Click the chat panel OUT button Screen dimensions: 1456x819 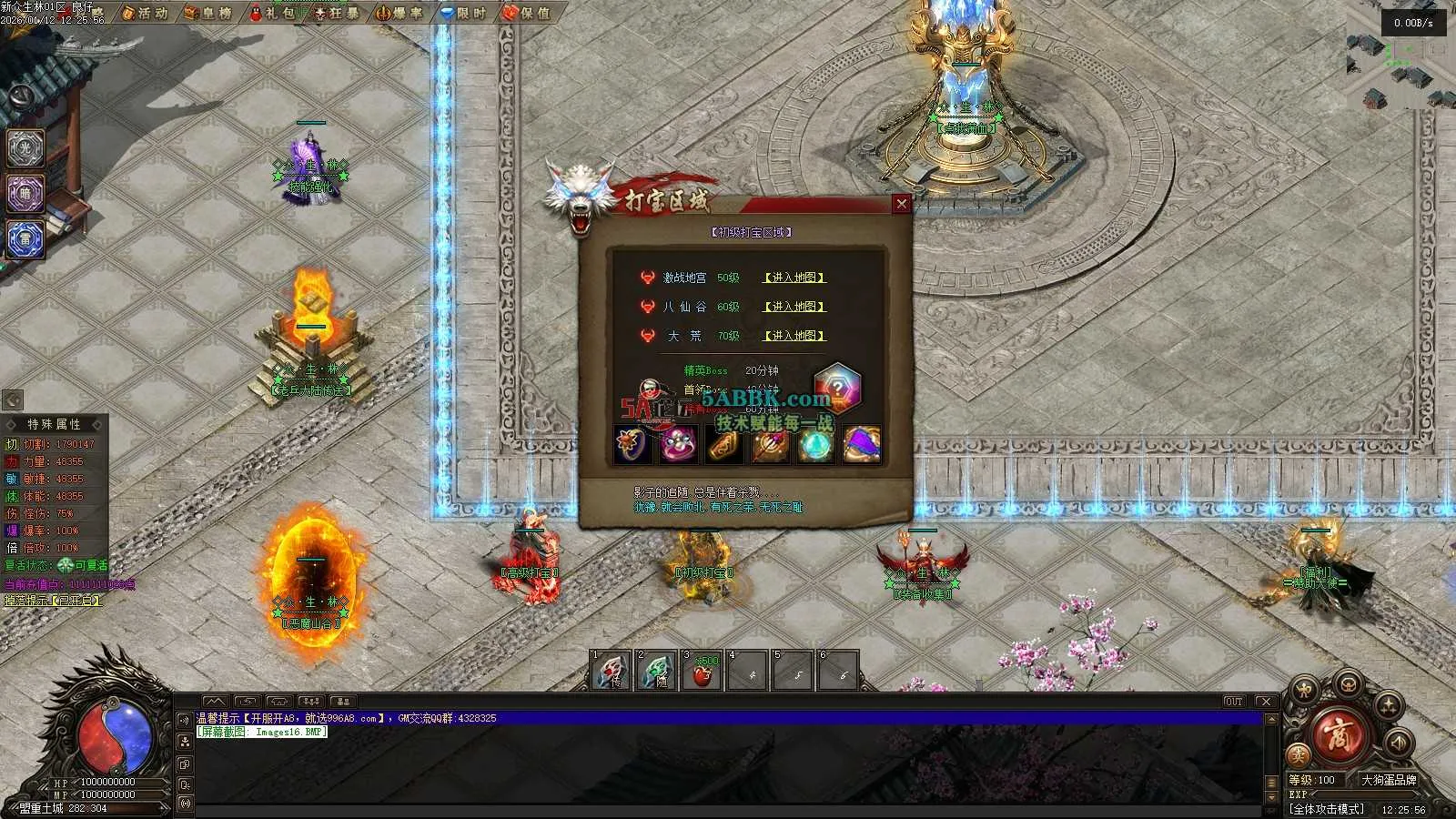[x=1233, y=702]
